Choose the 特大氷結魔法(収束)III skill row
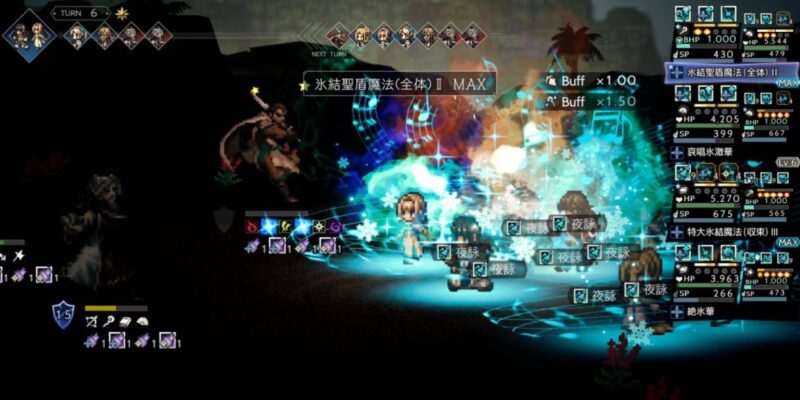The image size is (800, 400). coord(730,231)
